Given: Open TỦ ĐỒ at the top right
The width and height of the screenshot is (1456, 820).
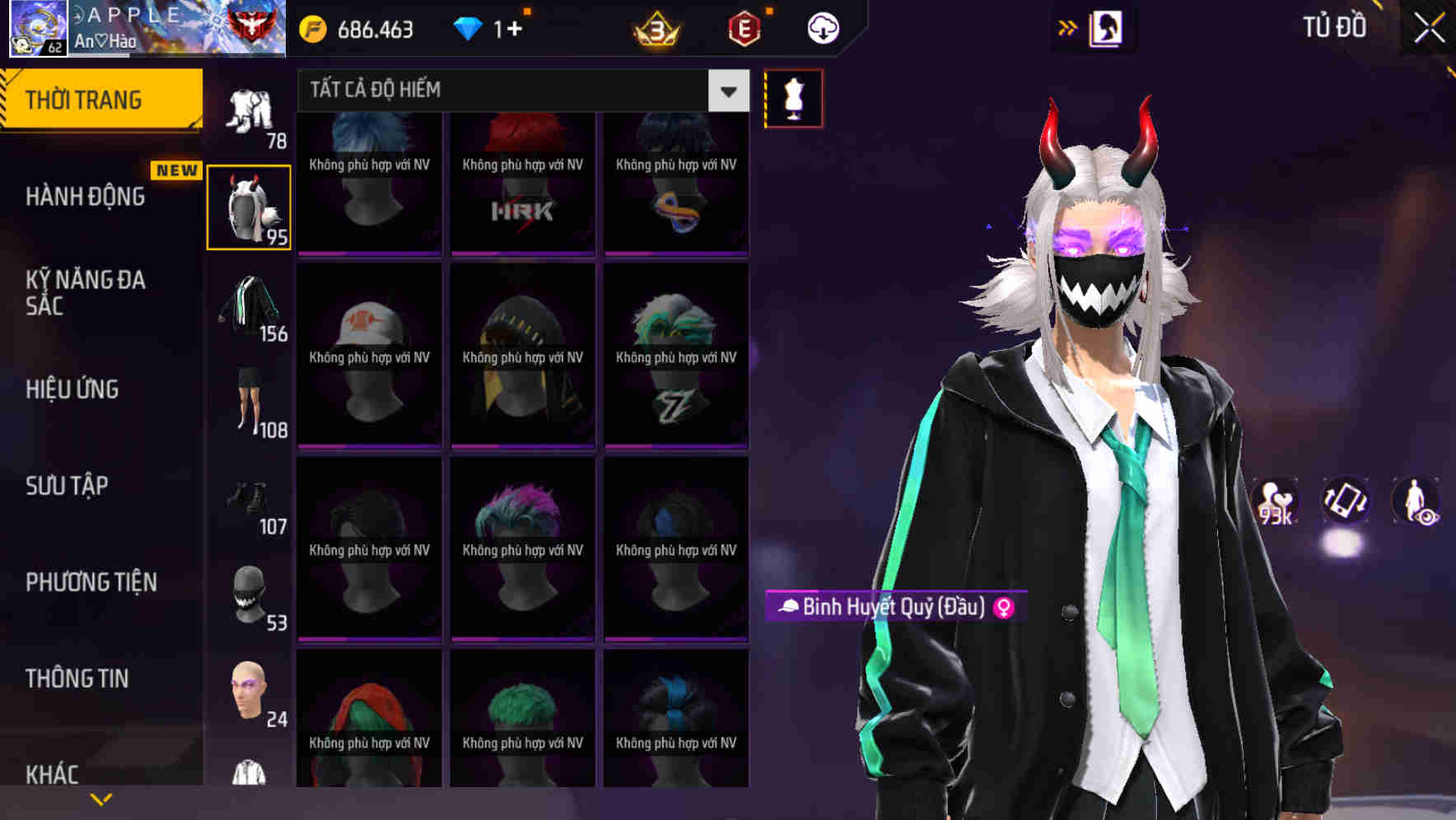Looking at the screenshot, I should (x=1335, y=27).
